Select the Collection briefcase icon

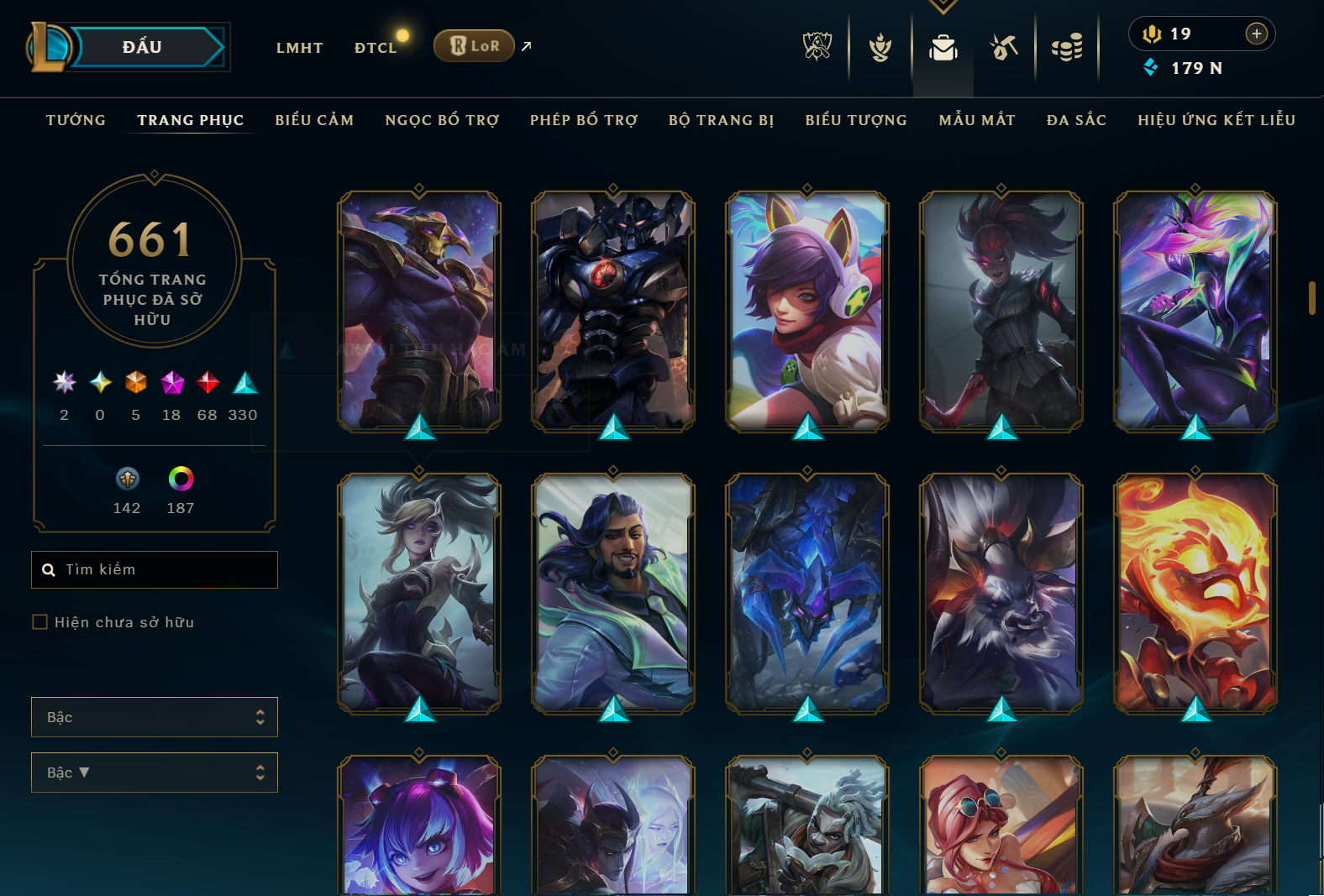coord(943,48)
